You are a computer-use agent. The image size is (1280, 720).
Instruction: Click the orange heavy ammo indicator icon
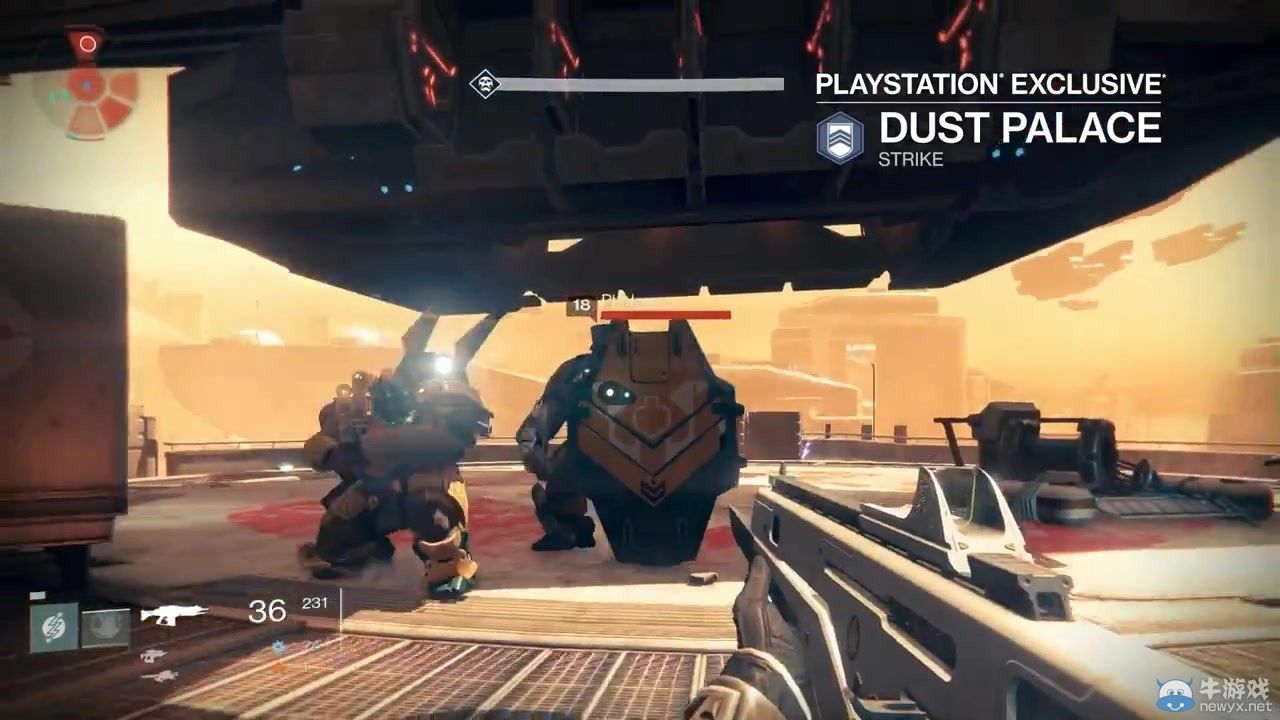pyautogui.click(x=276, y=666)
